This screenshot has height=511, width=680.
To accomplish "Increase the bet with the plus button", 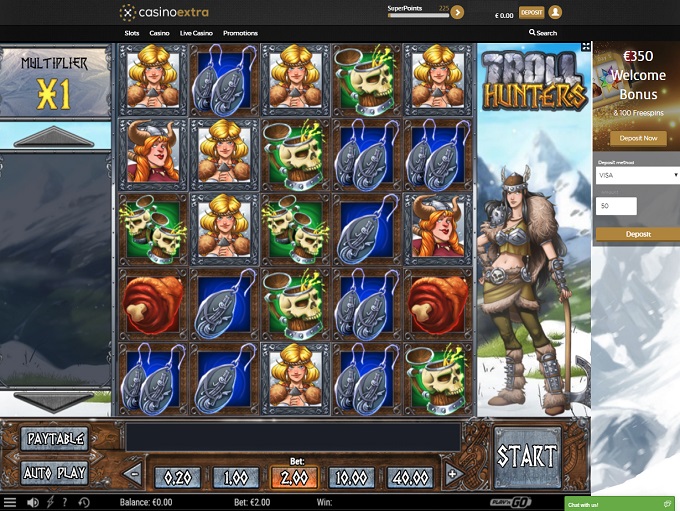I will tap(453, 474).
